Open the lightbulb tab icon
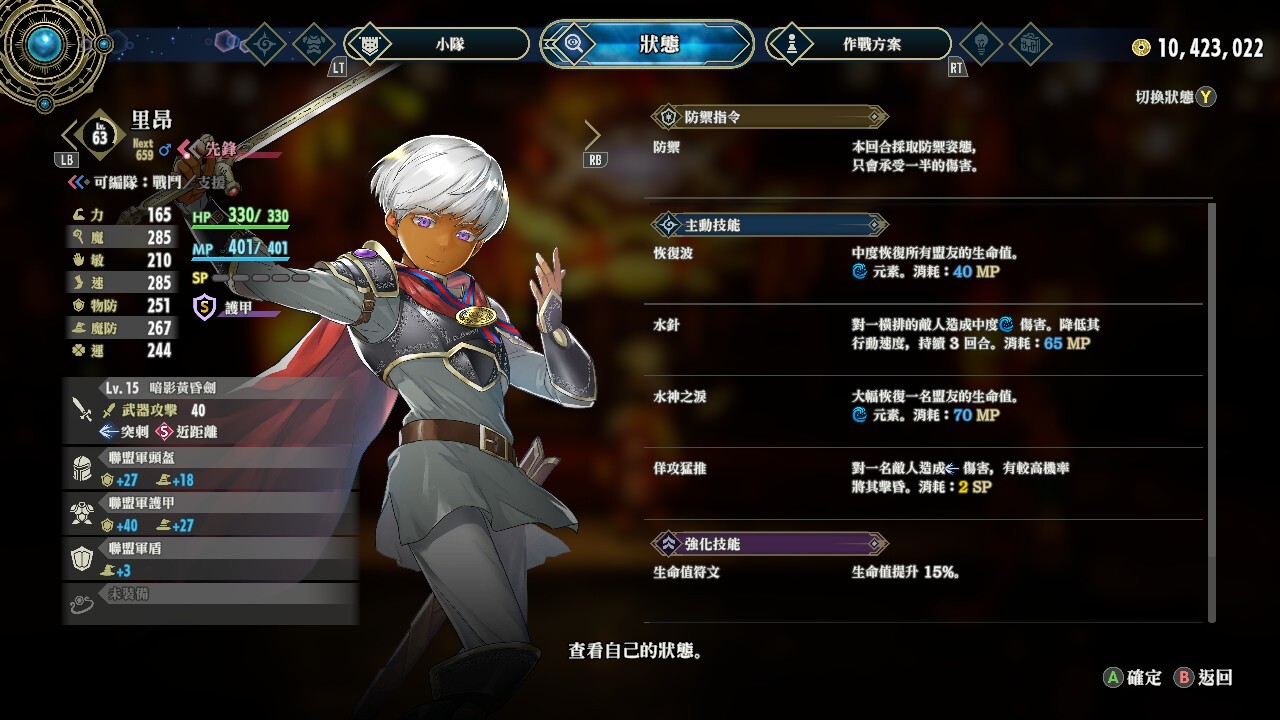Screen dimensions: 1280x720 tap(980, 44)
